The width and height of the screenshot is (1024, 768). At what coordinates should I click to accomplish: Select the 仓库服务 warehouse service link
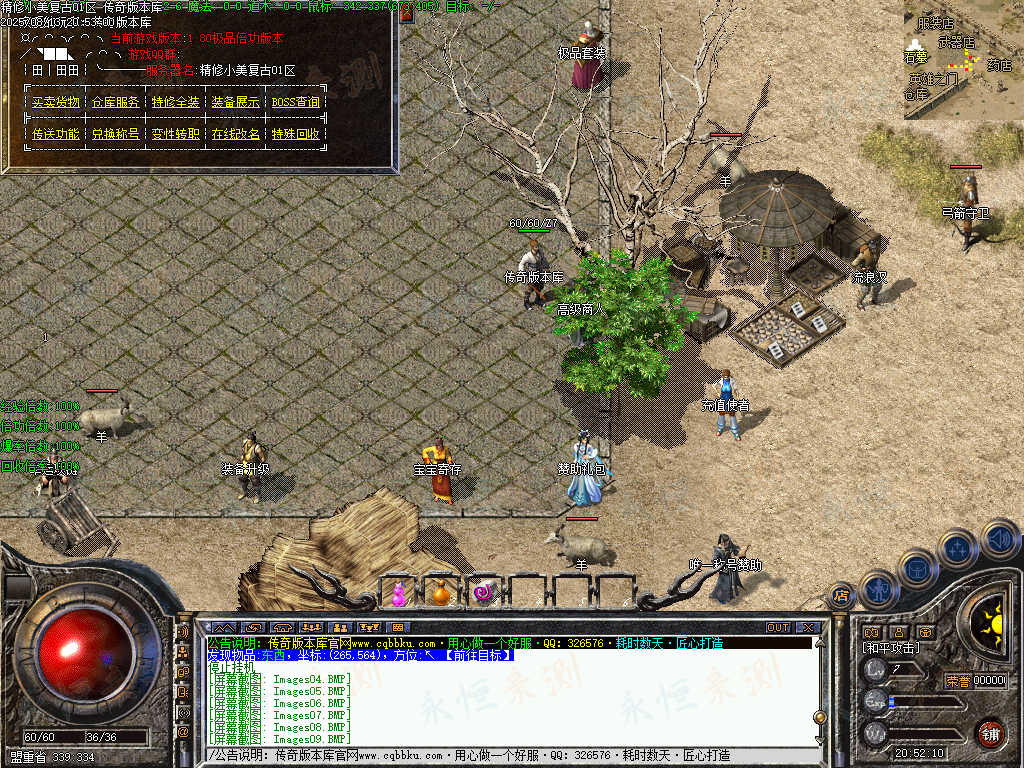click(x=116, y=102)
